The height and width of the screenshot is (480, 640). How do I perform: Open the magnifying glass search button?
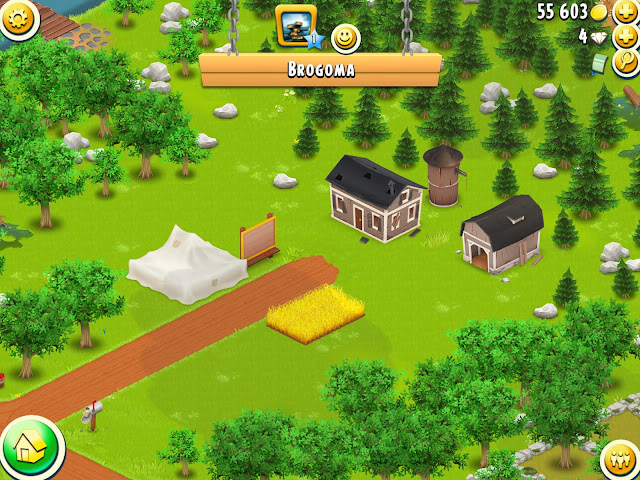629,62
